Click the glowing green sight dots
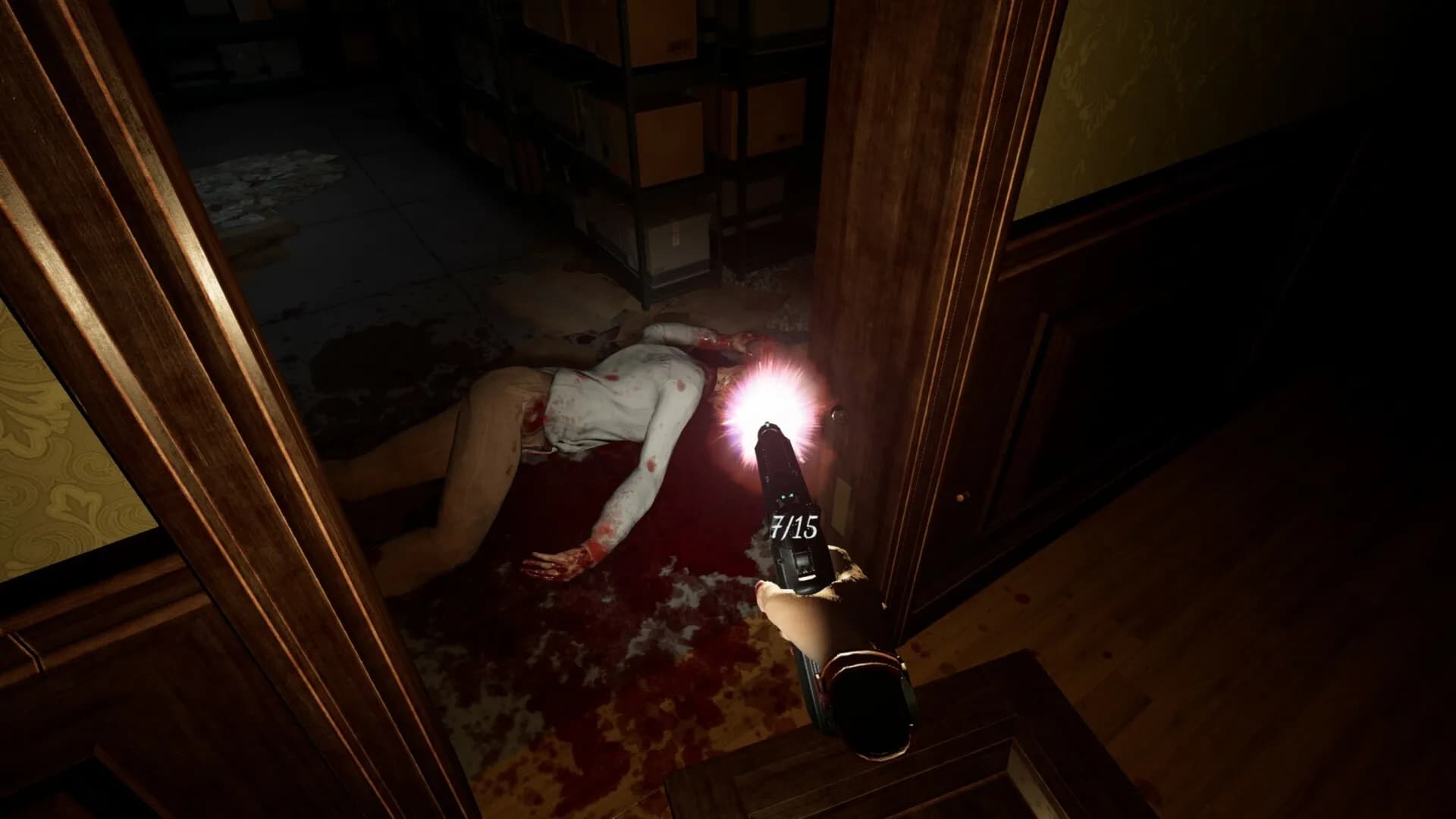The width and height of the screenshot is (1456, 819). (787, 496)
